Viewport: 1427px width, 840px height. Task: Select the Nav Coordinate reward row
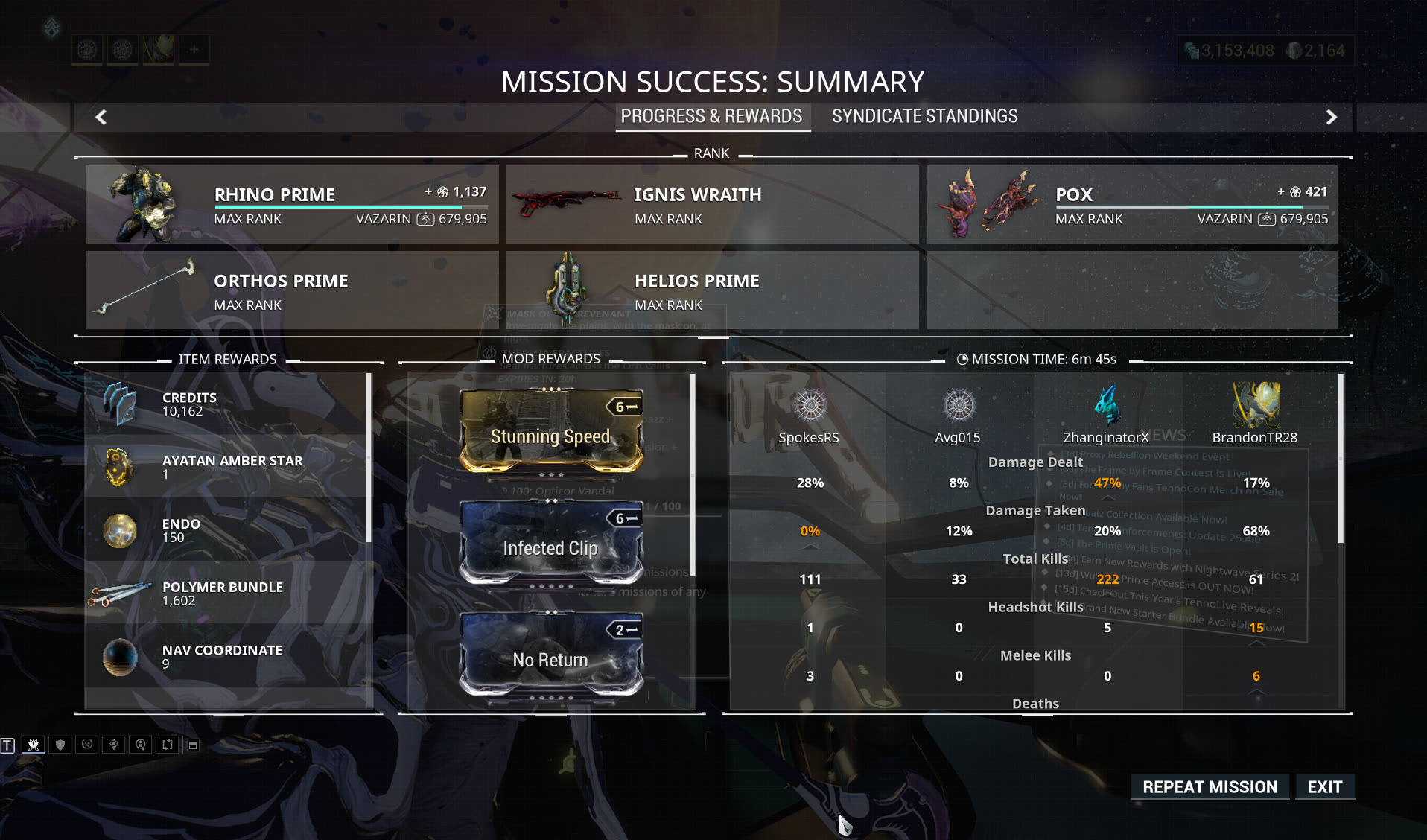pos(227,657)
